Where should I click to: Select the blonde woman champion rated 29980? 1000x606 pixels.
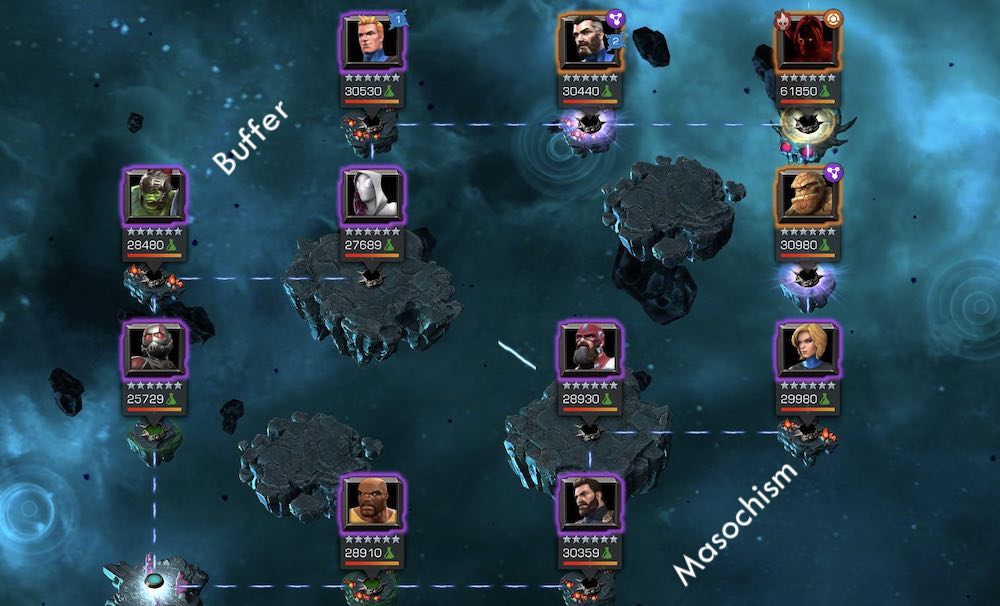(x=808, y=350)
